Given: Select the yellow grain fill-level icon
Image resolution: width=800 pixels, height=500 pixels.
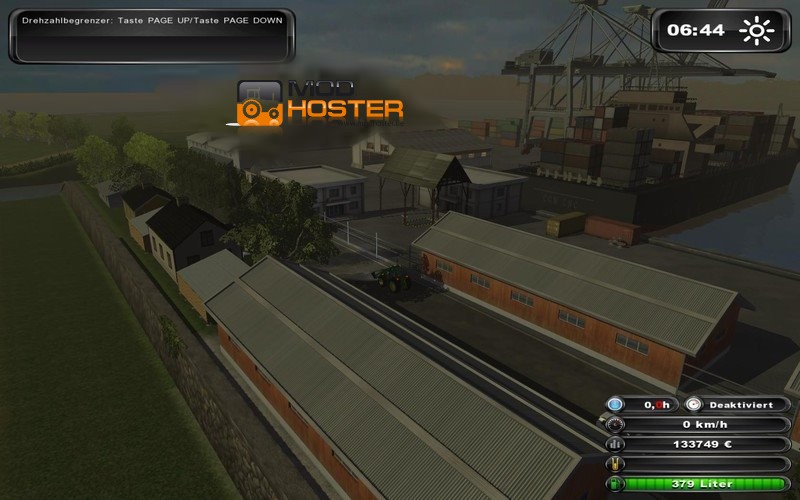Looking at the screenshot, I should (616, 464).
